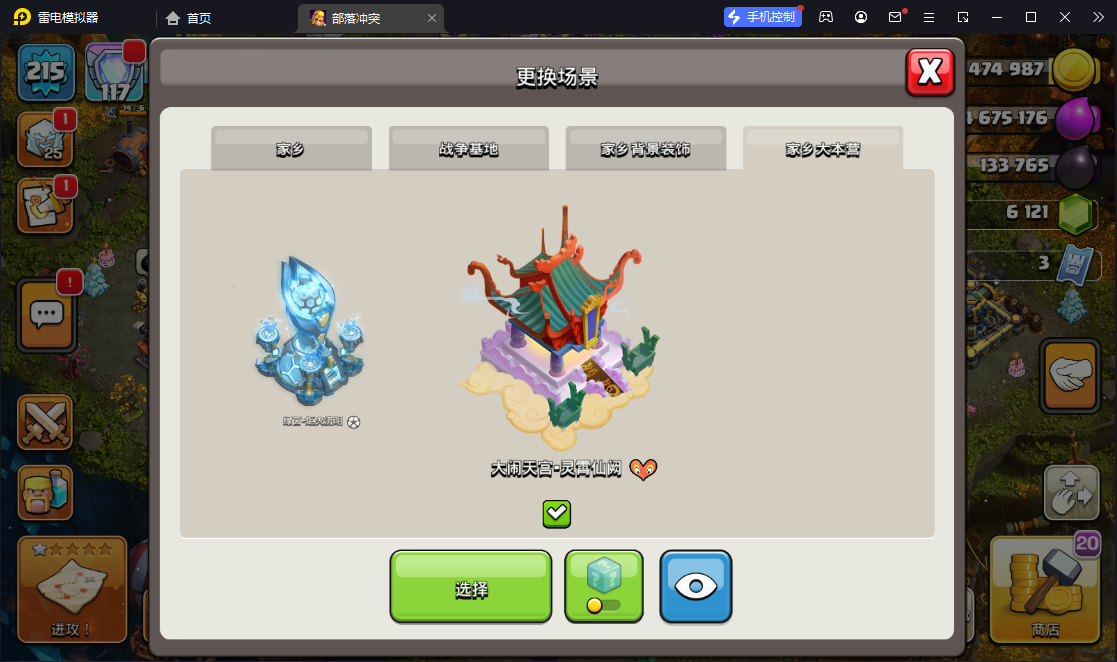Switch to the 首页 home tab in emulator
Image resolution: width=1117 pixels, height=662 pixels.
tap(189, 18)
